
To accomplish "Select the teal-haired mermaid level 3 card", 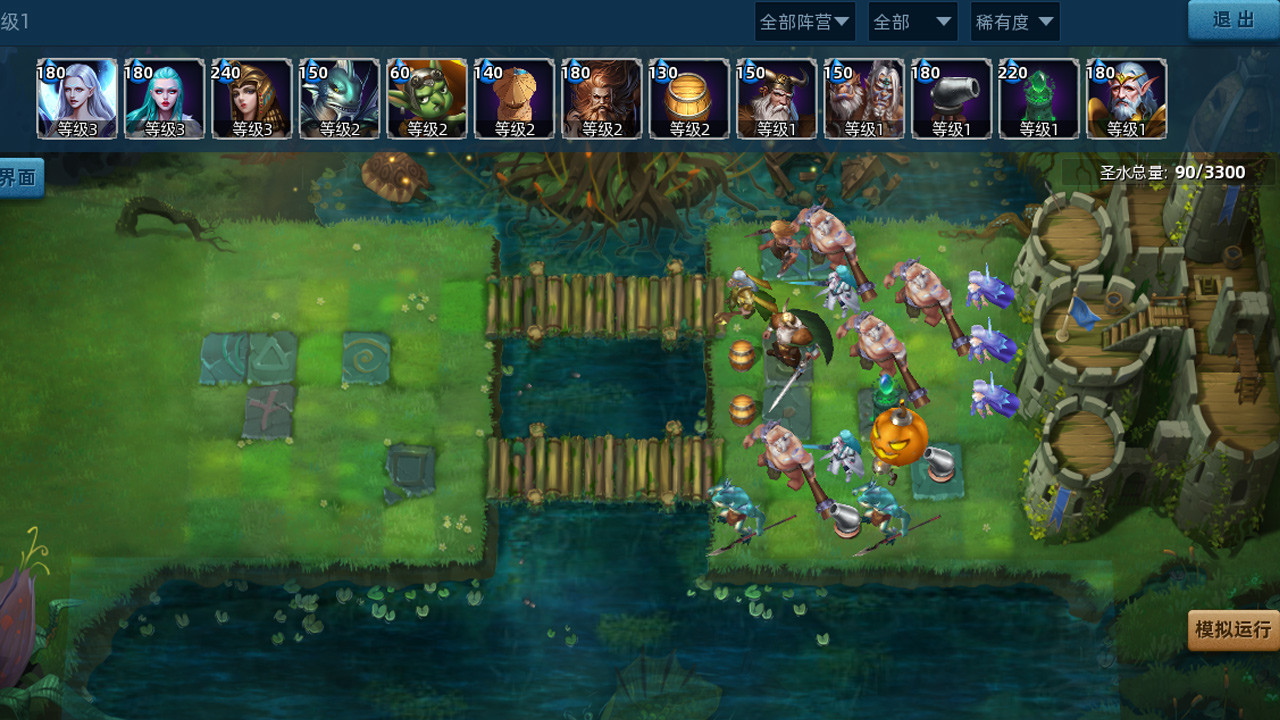I will (165, 98).
